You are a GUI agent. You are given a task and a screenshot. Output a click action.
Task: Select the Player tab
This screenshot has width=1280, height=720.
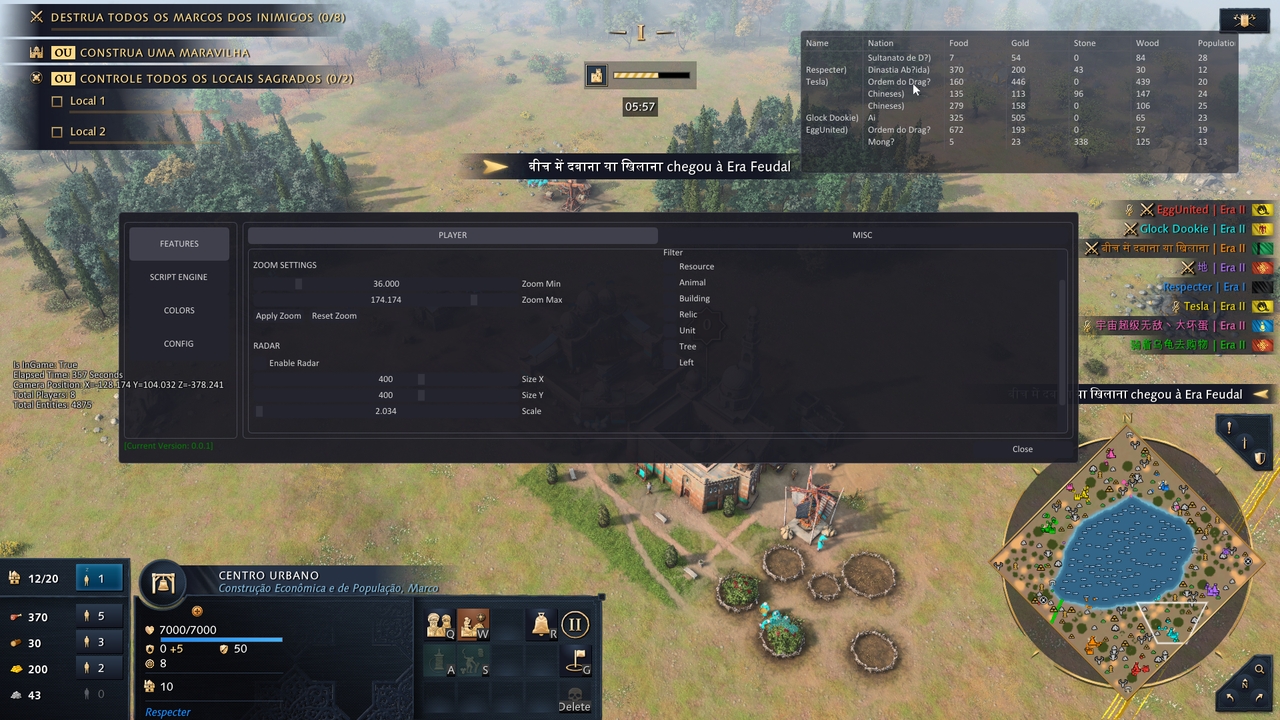click(x=453, y=235)
